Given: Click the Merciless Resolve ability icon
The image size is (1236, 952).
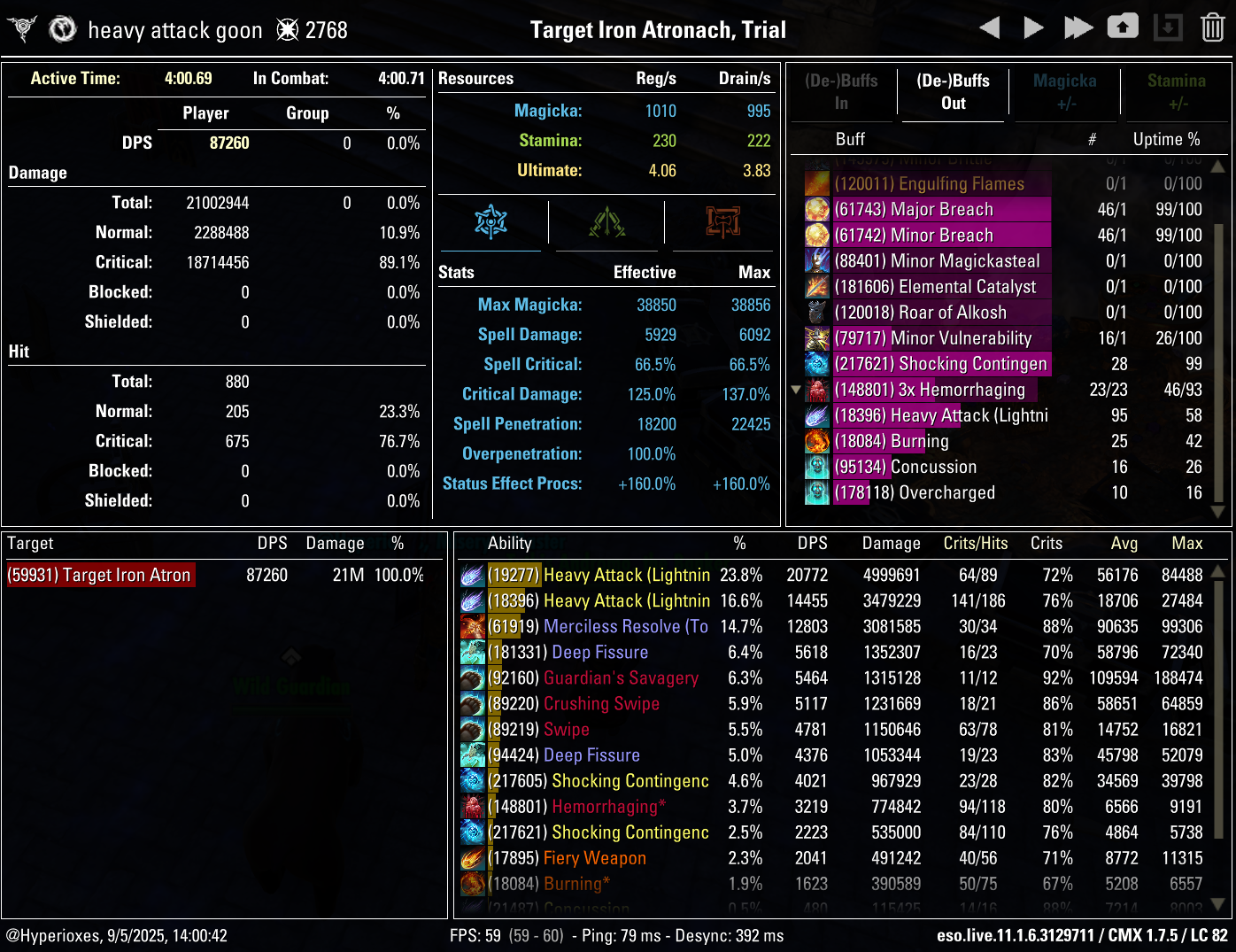Looking at the screenshot, I should tap(473, 626).
